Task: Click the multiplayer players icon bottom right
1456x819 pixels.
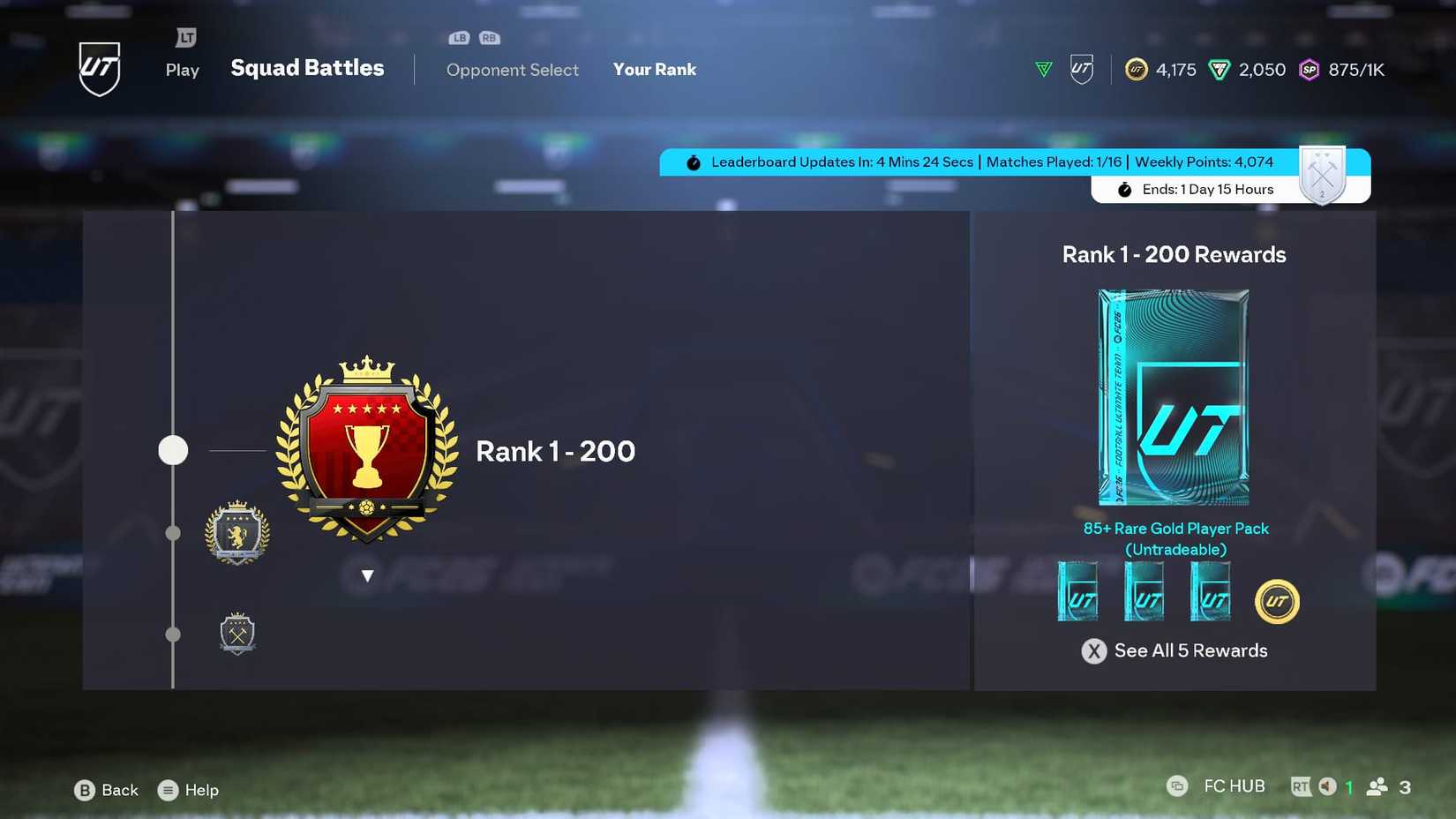Action: (x=1378, y=785)
